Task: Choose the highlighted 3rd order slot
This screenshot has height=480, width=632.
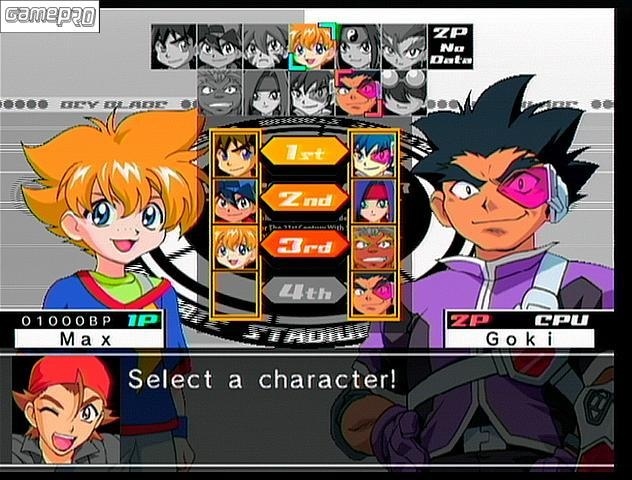Action: pos(304,244)
